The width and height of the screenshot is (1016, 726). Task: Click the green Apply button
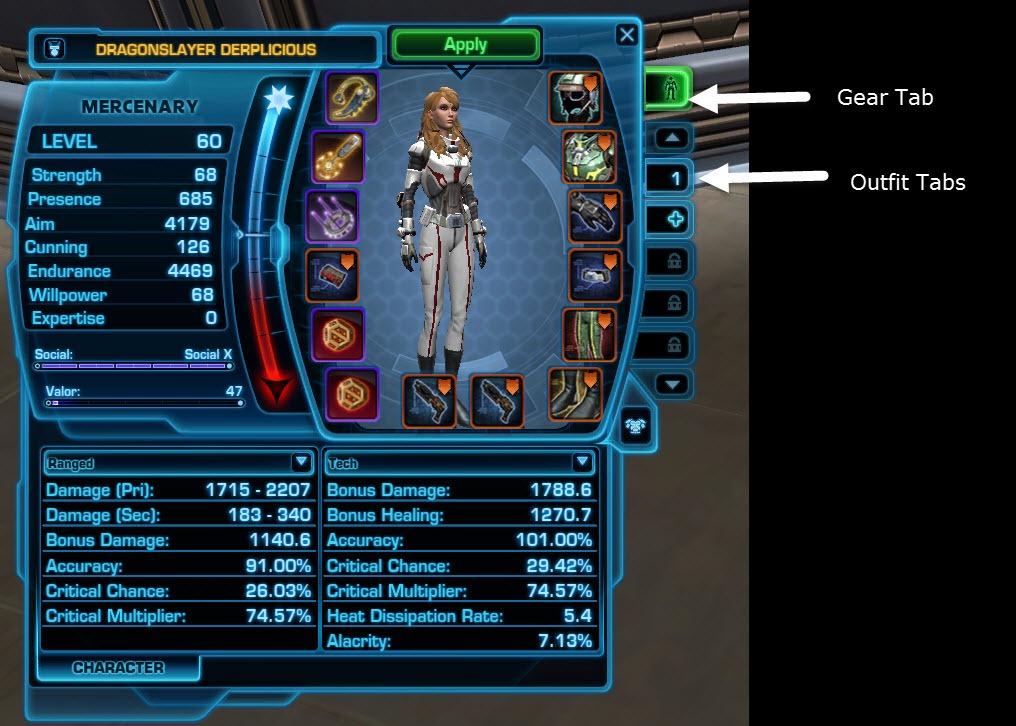click(x=465, y=45)
